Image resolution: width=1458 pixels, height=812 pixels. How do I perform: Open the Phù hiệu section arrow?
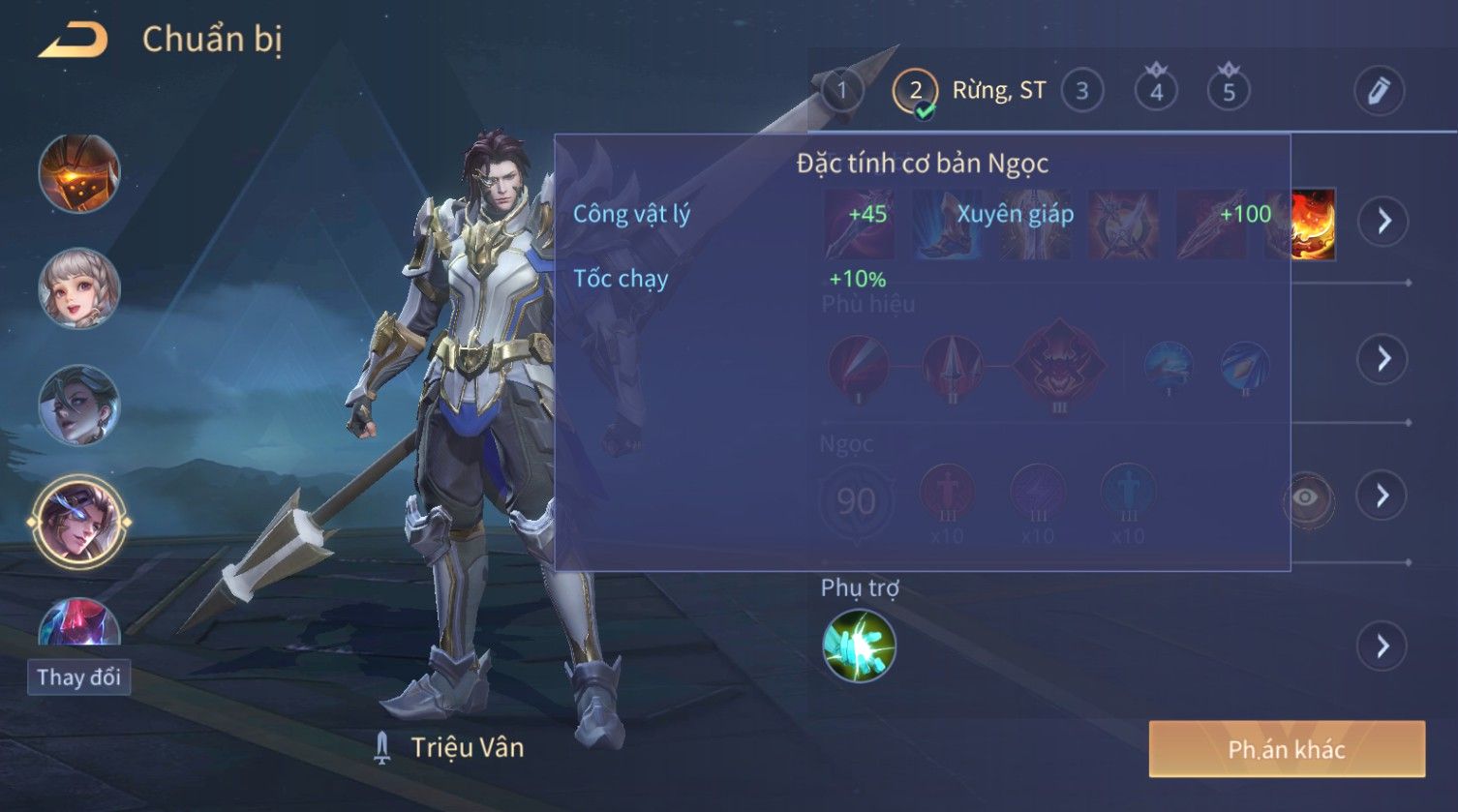[x=1382, y=359]
